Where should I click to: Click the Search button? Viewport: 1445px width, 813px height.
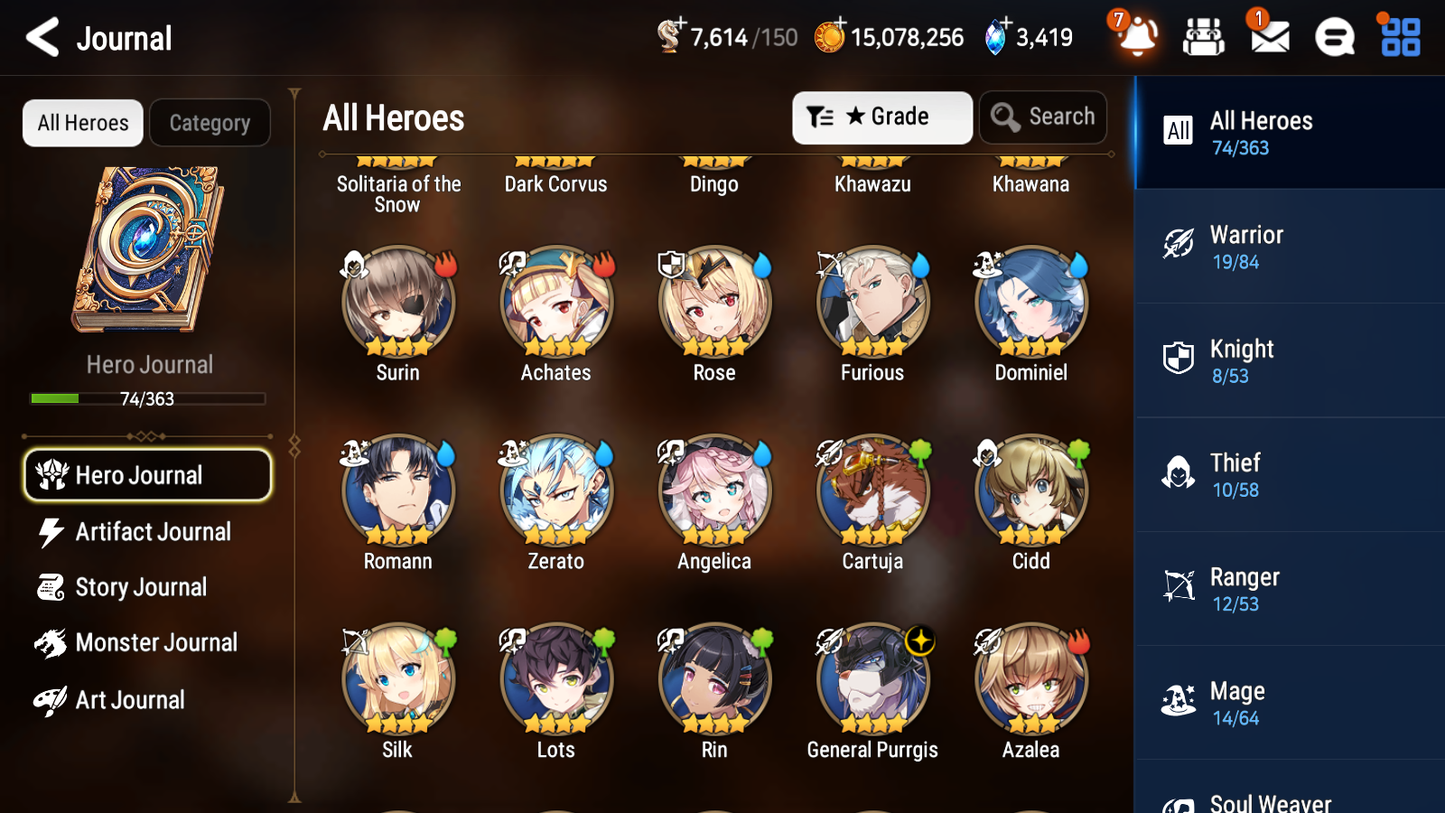1043,116
